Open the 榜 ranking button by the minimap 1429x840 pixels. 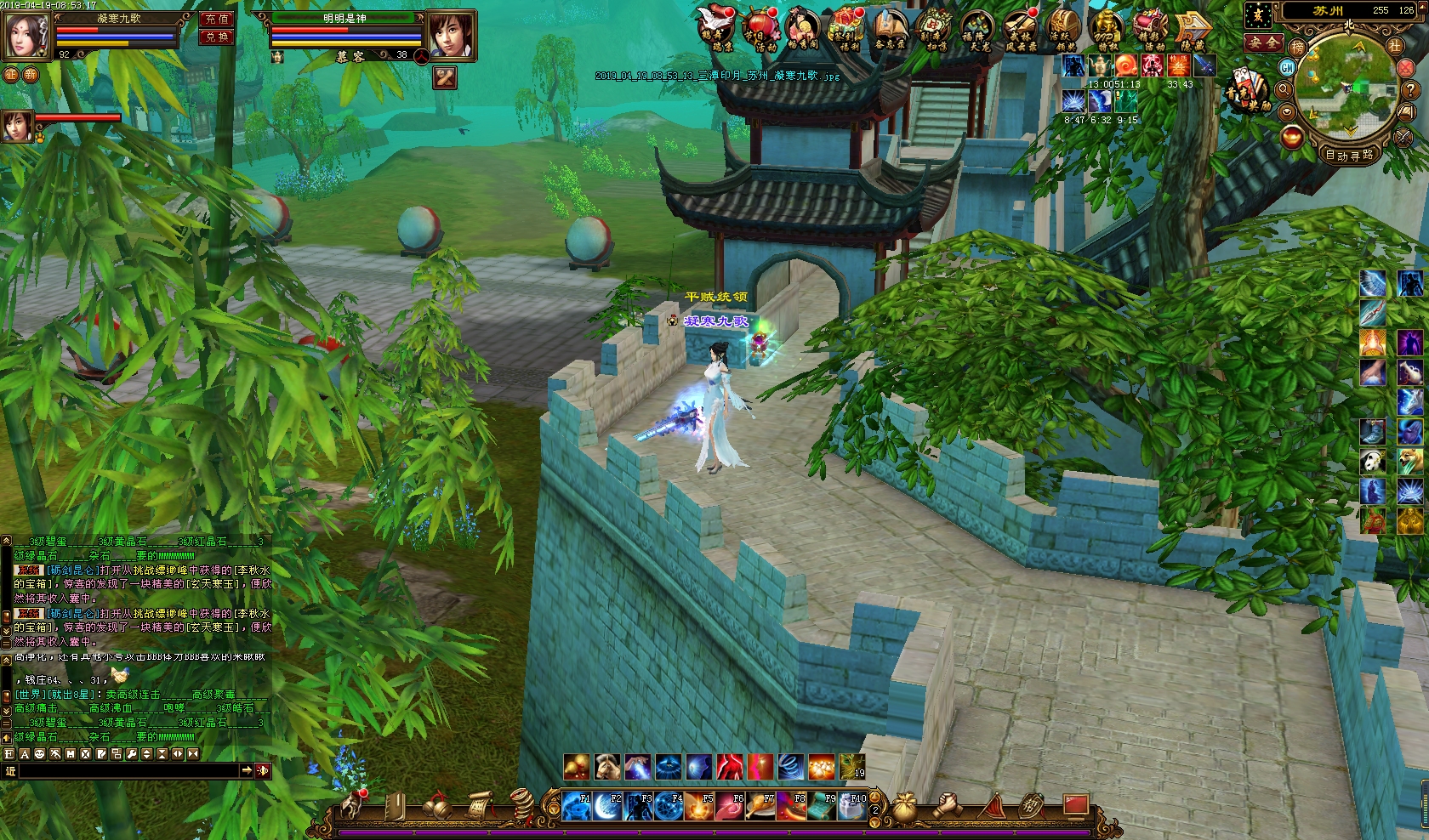coord(1298,47)
